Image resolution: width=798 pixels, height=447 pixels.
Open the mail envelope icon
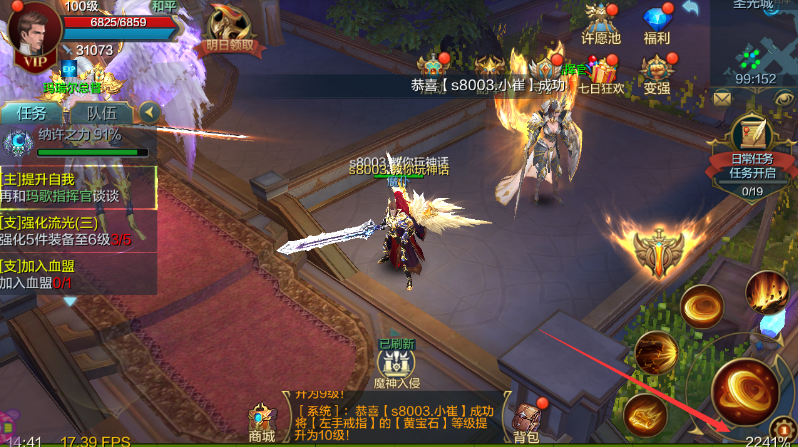point(722,98)
